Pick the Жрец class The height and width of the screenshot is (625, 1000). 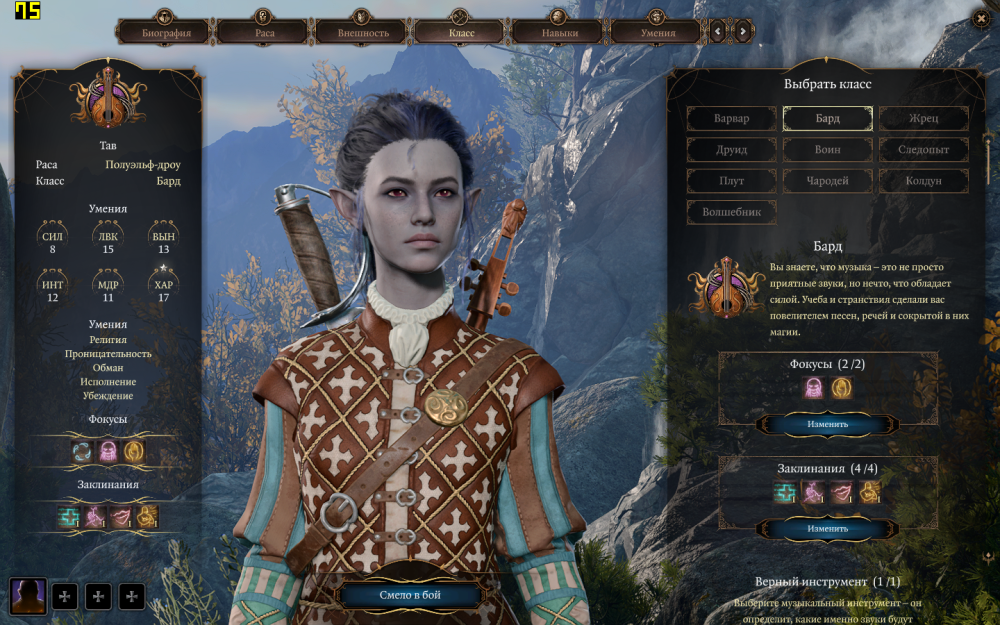[x=924, y=119]
